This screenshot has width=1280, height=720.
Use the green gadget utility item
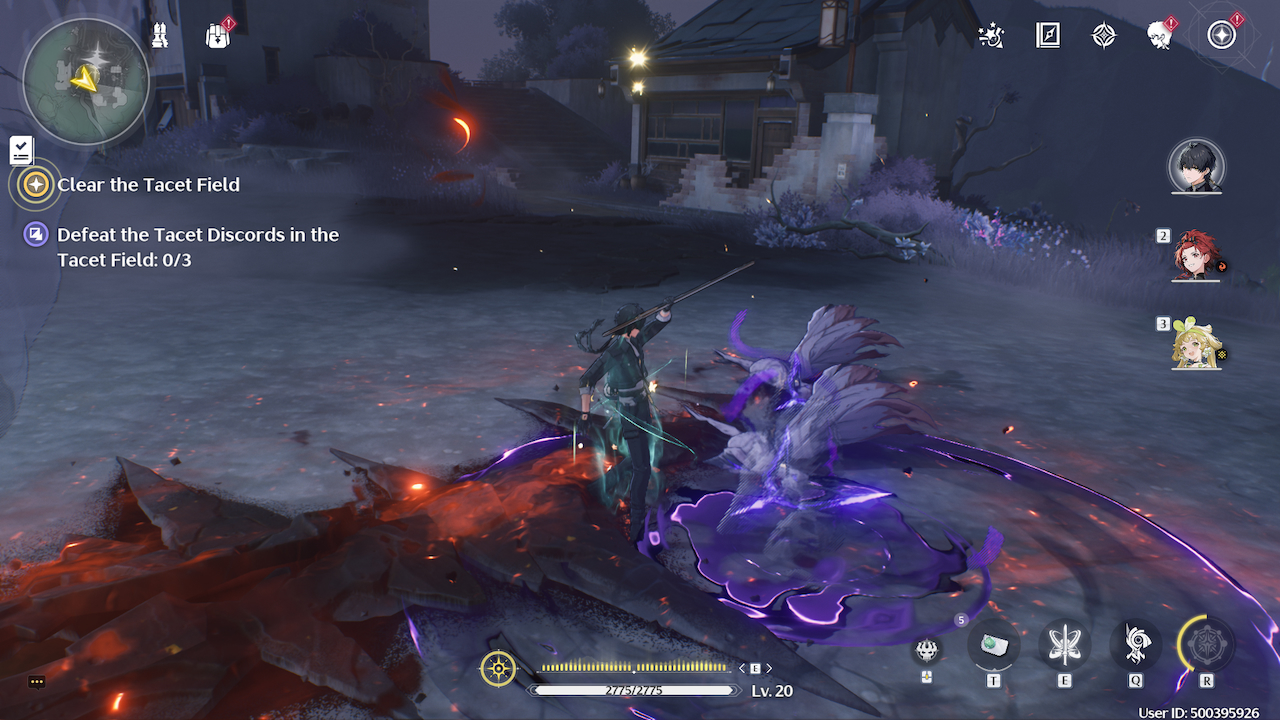994,645
